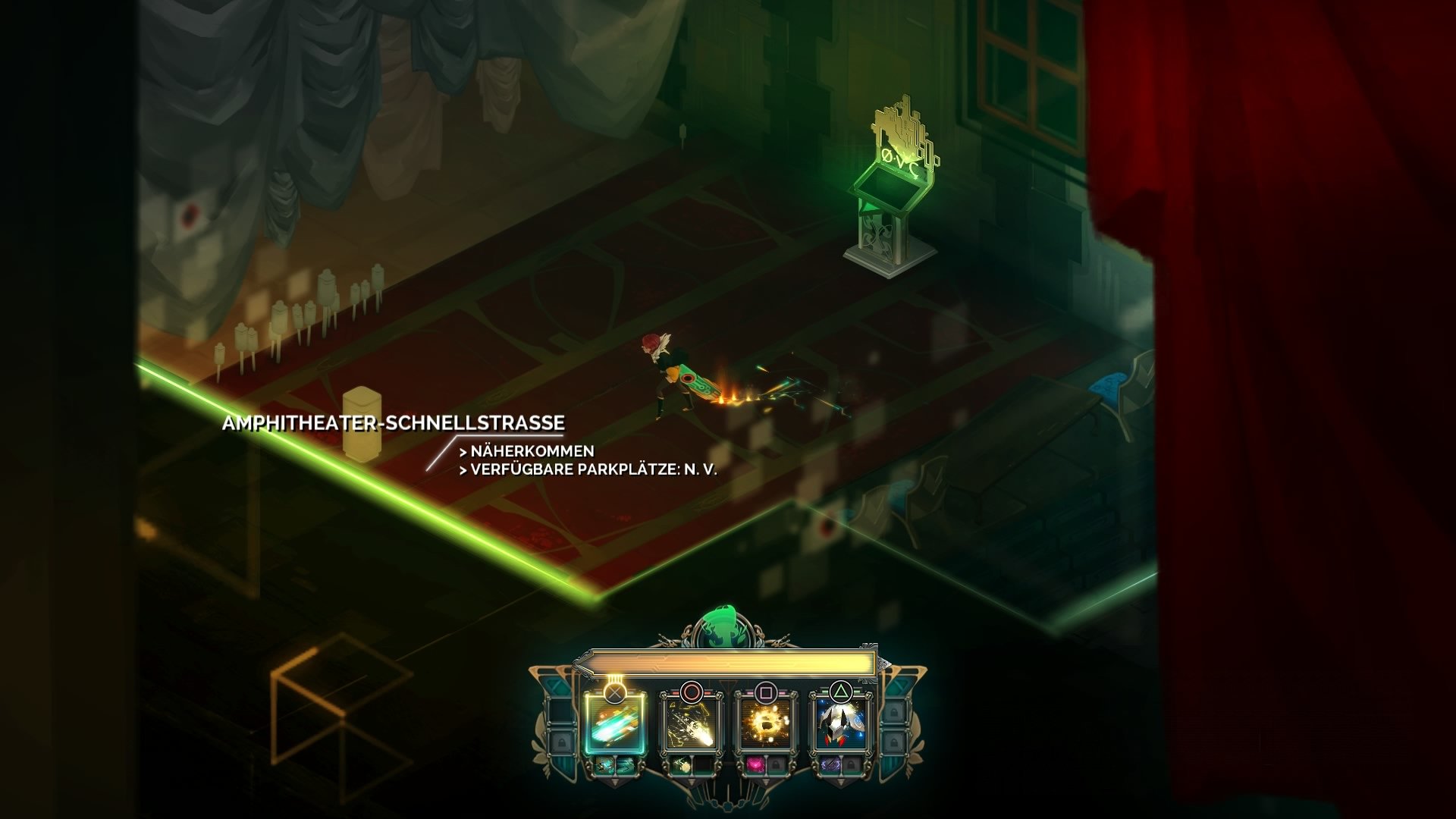The width and height of the screenshot is (1456, 819).
Task: Expand the arrow below the Circle ability frame
Action: pos(692,781)
